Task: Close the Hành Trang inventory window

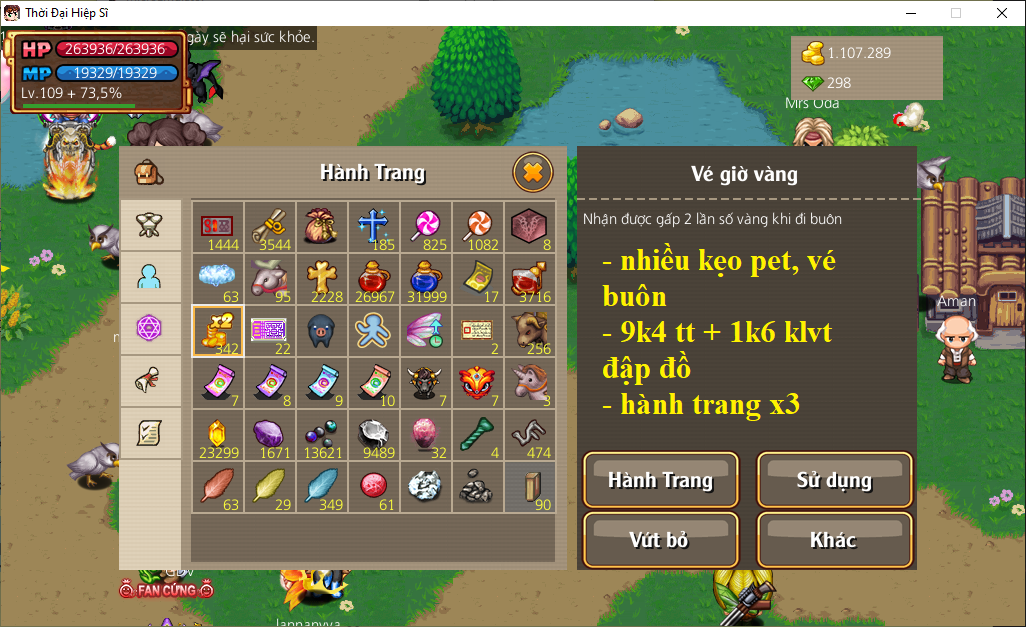Action: click(532, 173)
